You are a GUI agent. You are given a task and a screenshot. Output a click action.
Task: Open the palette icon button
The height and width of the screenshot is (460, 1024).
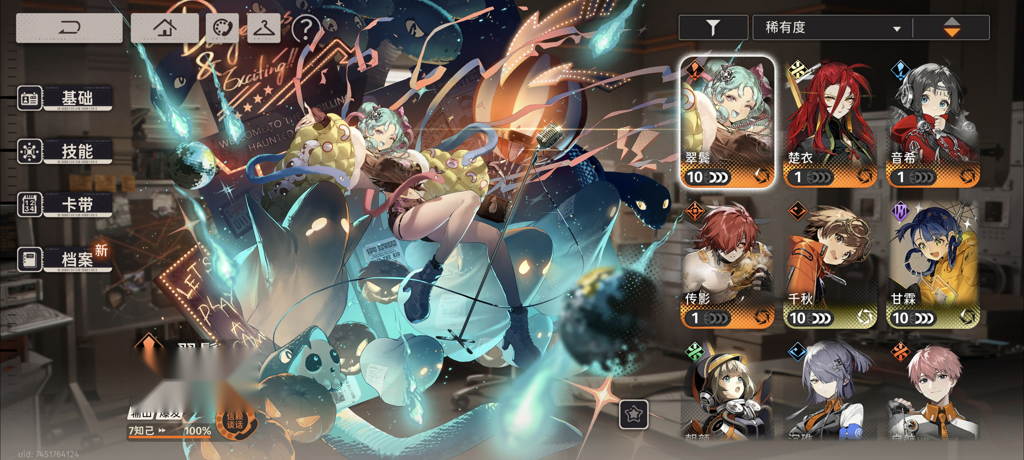(223, 28)
